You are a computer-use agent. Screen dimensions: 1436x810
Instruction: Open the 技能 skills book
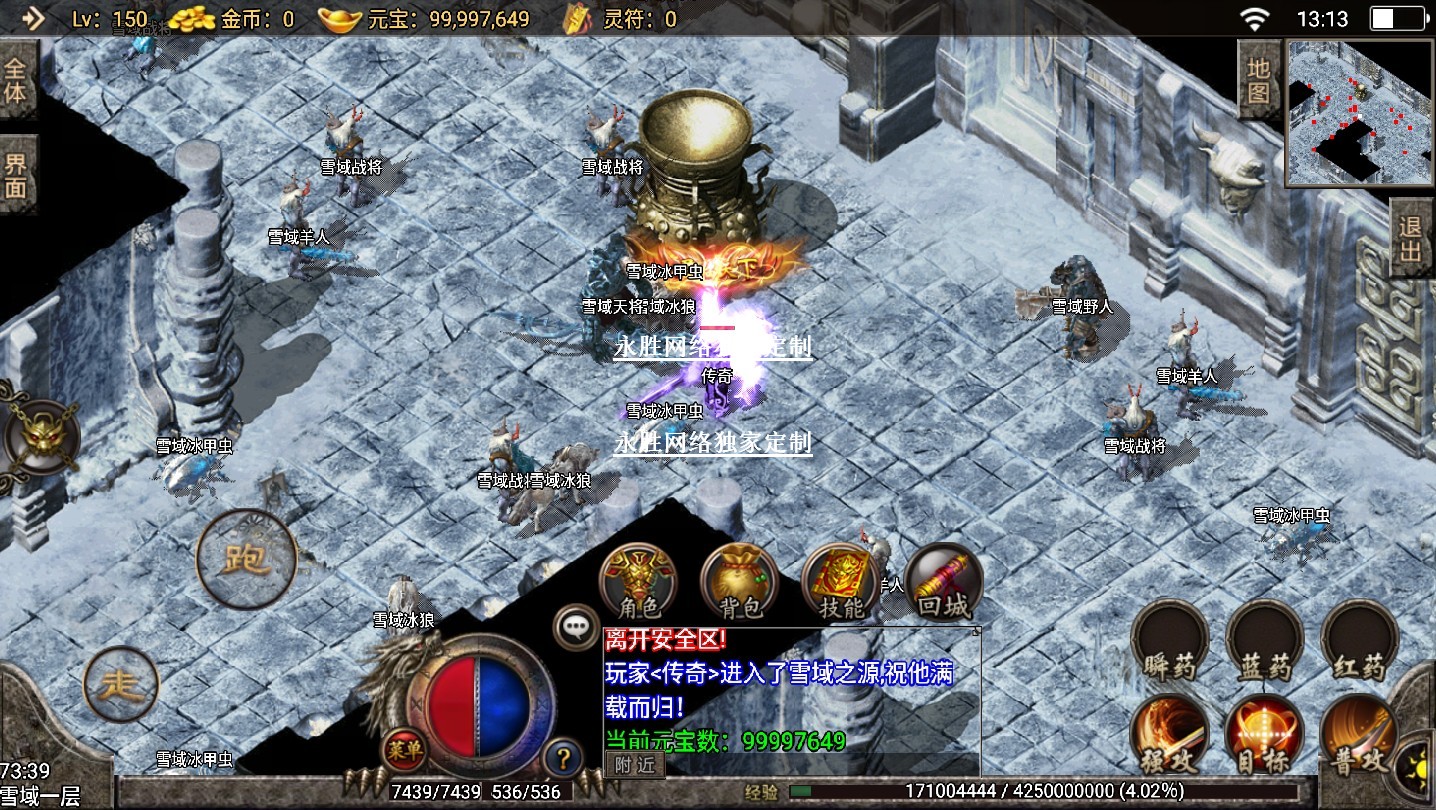click(x=840, y=583)
